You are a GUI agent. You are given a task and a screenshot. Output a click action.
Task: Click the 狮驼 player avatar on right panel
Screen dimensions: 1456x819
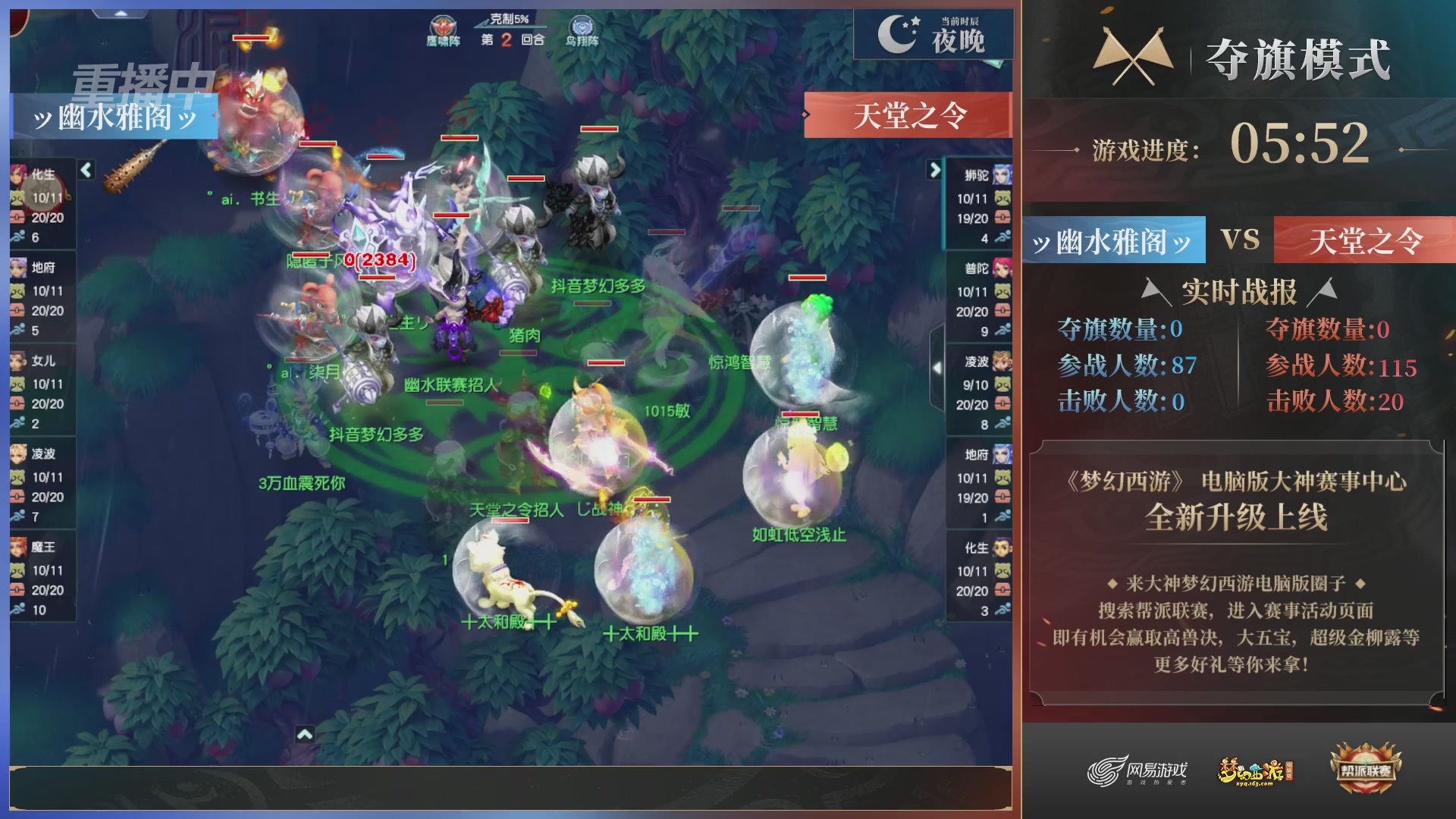[x=1003, y=174]
